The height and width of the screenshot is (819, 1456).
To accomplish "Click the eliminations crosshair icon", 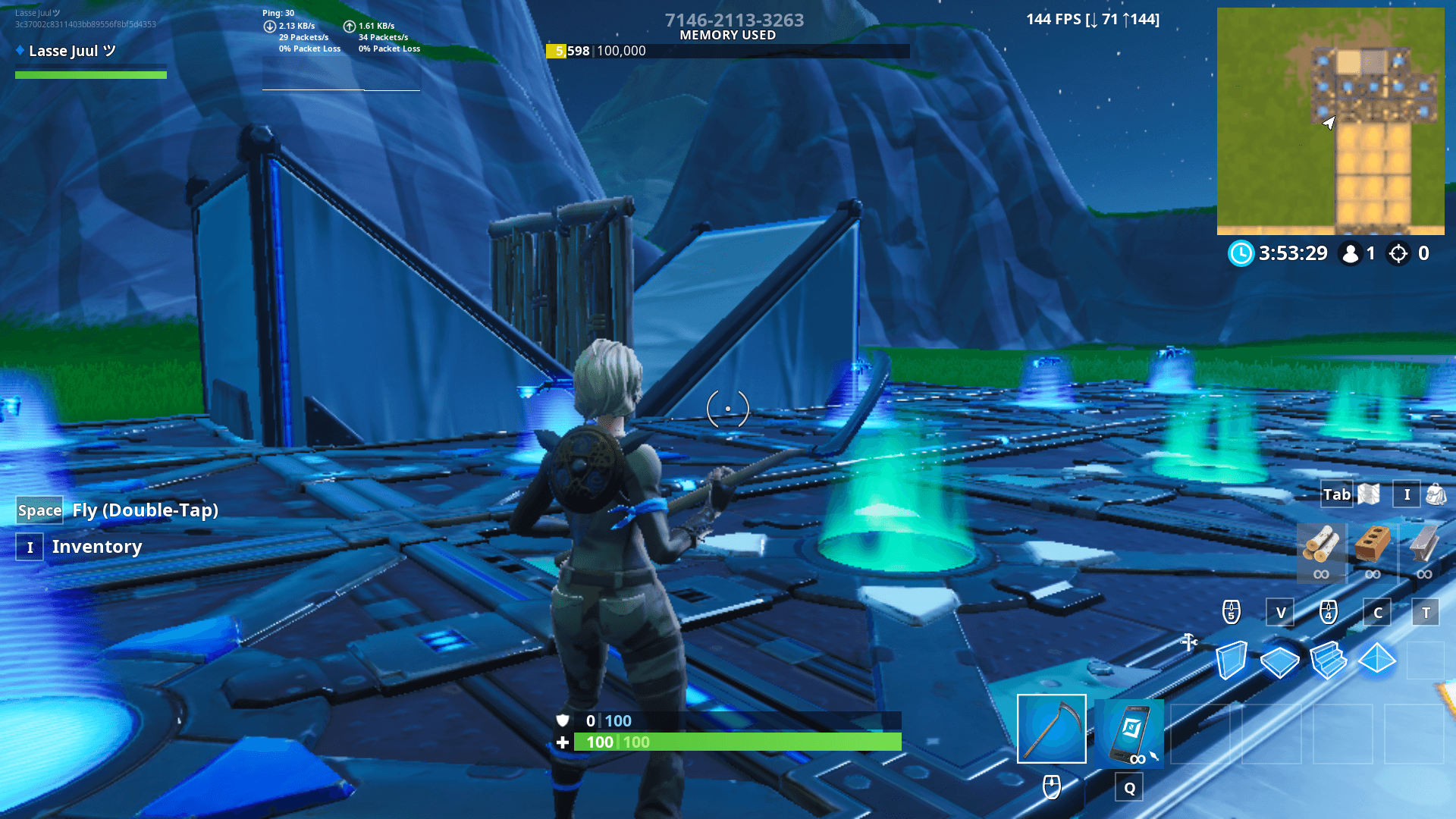I will point(1398,254).
